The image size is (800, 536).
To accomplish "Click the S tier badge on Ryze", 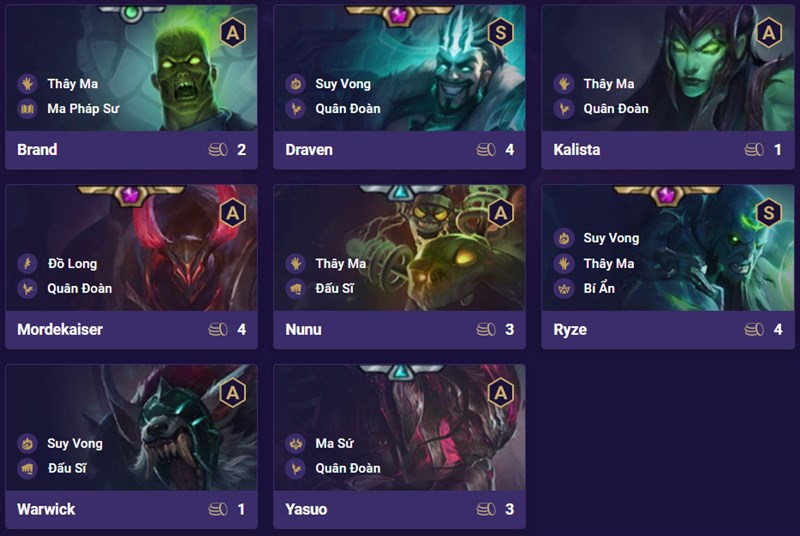I will tap(768, 212).
